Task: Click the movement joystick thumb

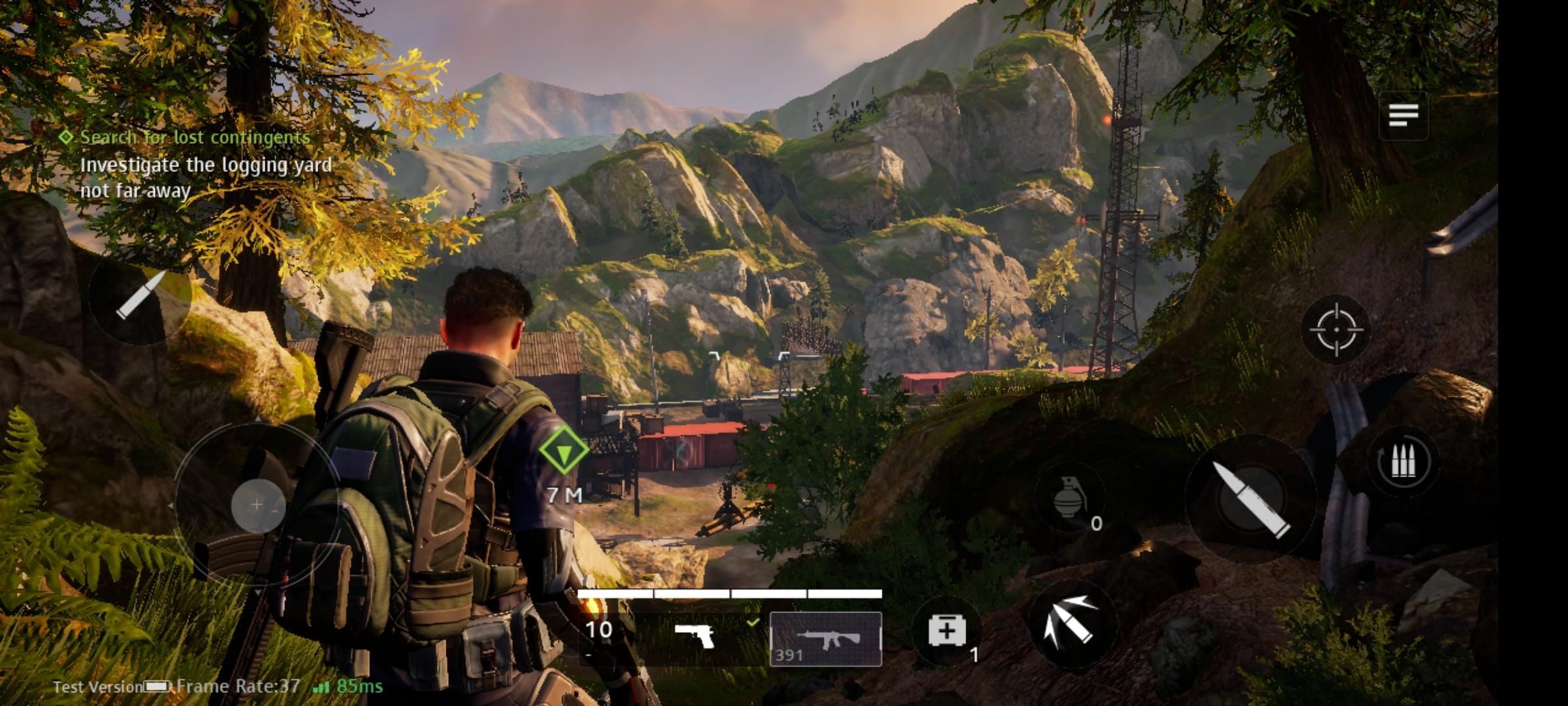Action: click(x=257, y=505)
